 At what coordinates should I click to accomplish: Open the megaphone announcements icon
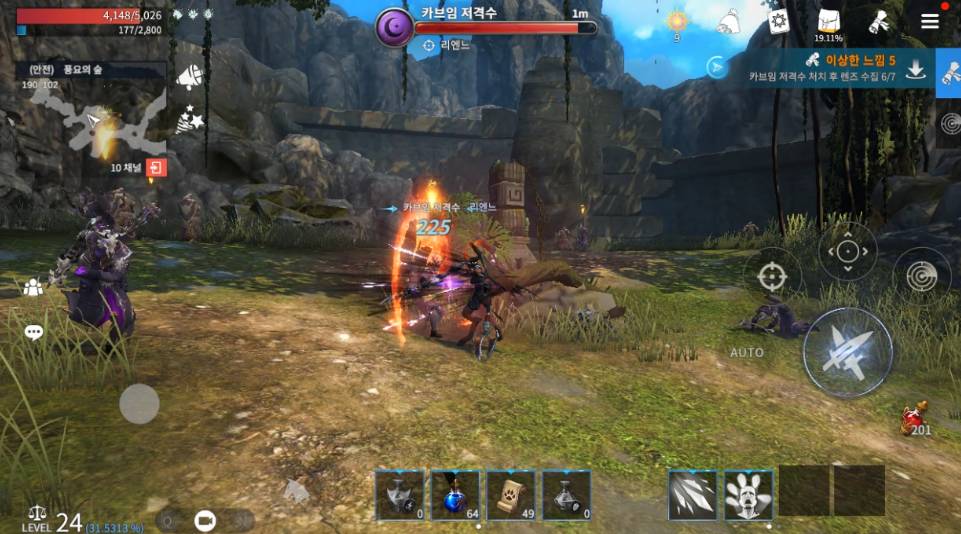point(188,77)
